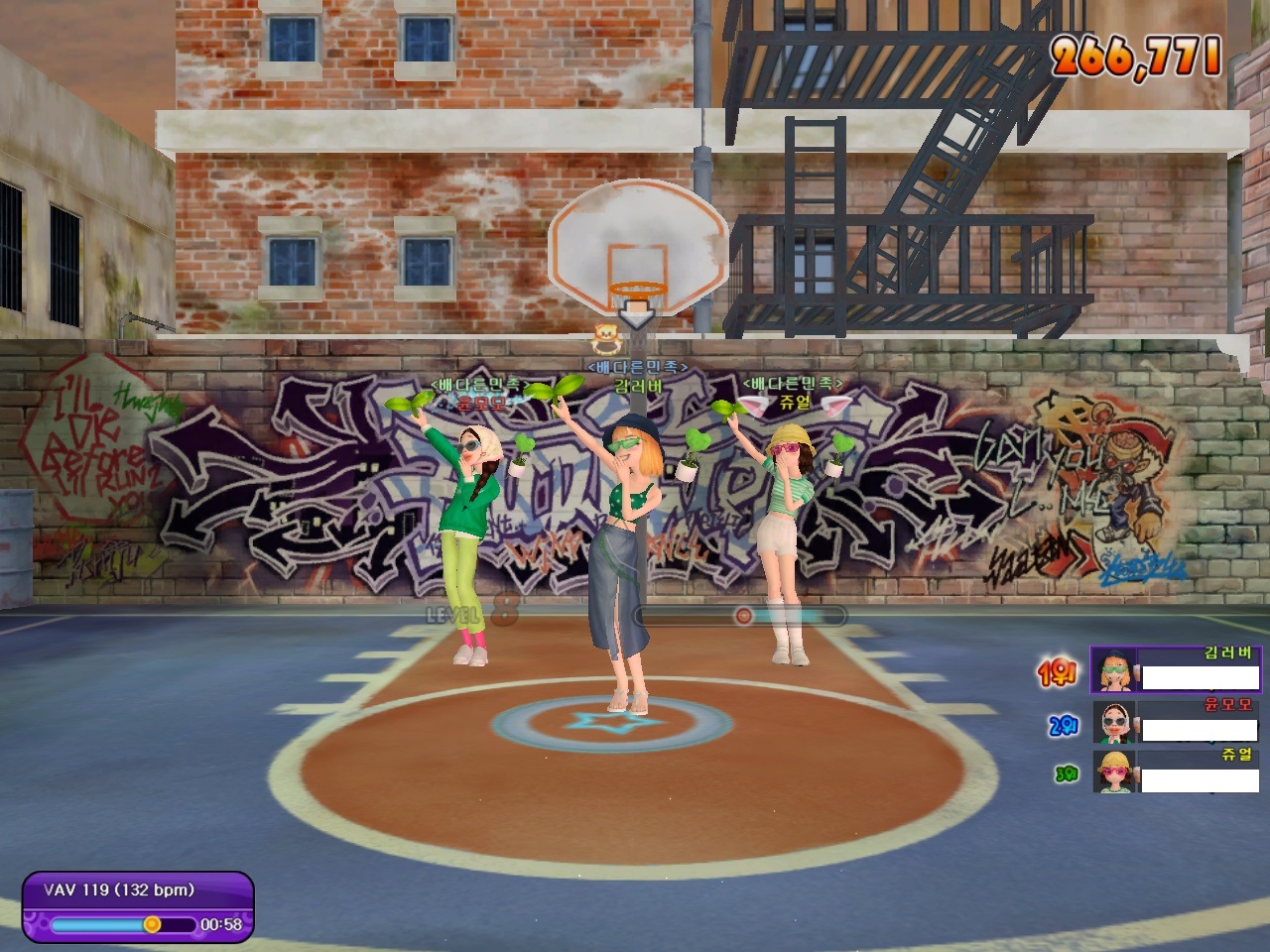Click the VAV 119 song progress bar
Screen dimensions: 1270x952
pos(123,924)
